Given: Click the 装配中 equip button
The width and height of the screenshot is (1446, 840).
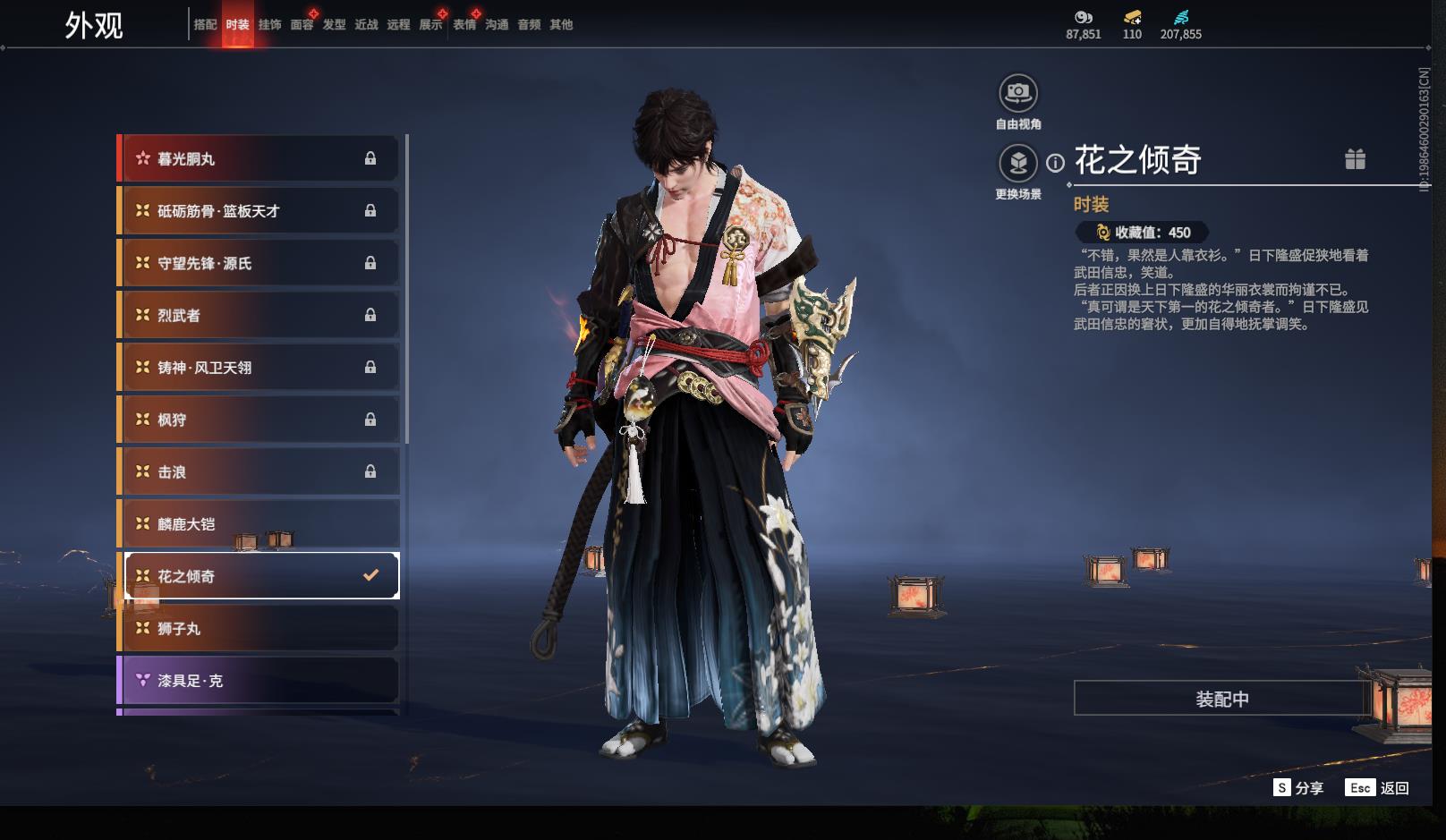Looking at the screenshot, I should click(x=1221, y=699).
